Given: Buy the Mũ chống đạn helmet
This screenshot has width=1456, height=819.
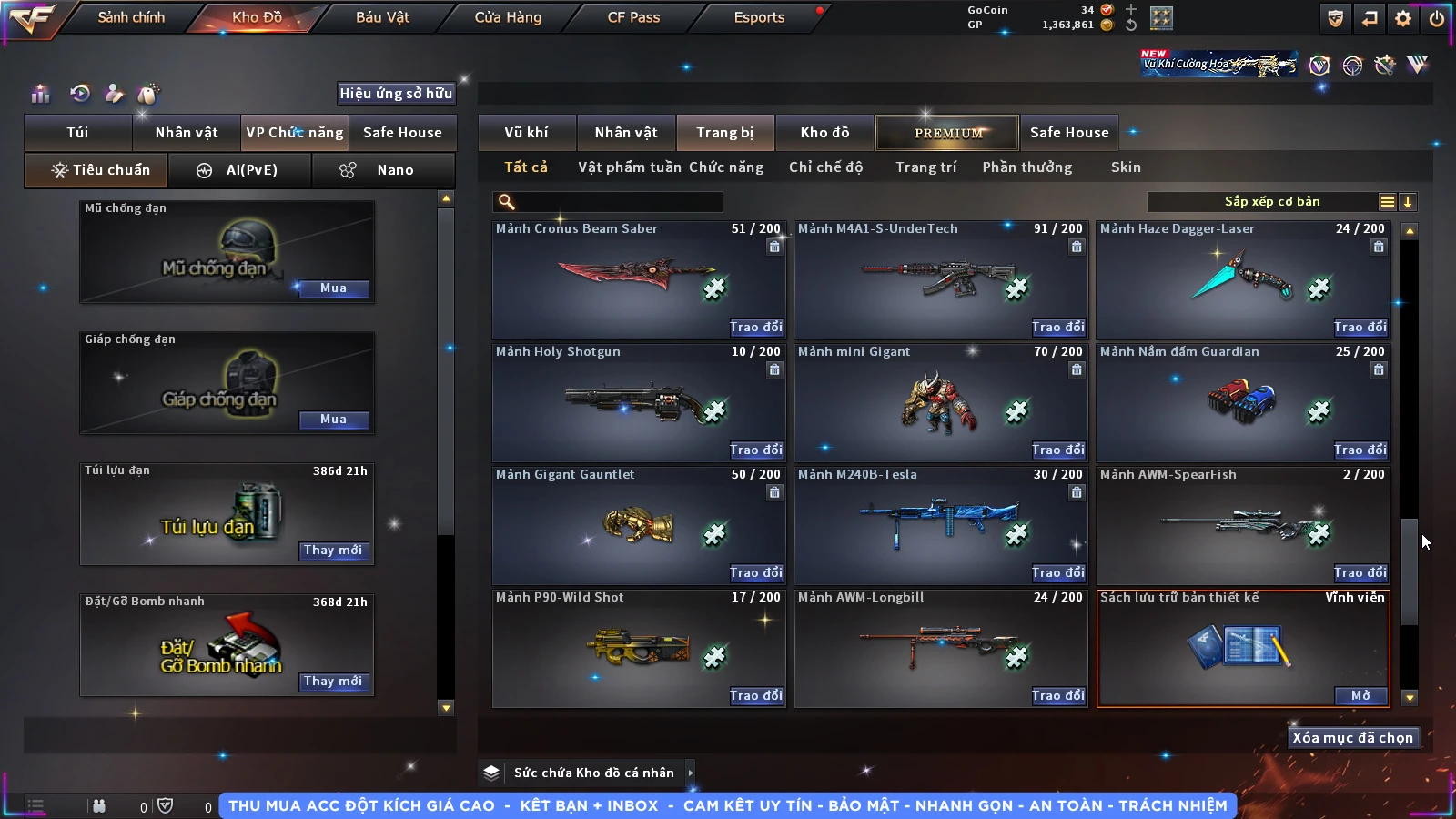Looking at the screenshot, I should [333, 288].
